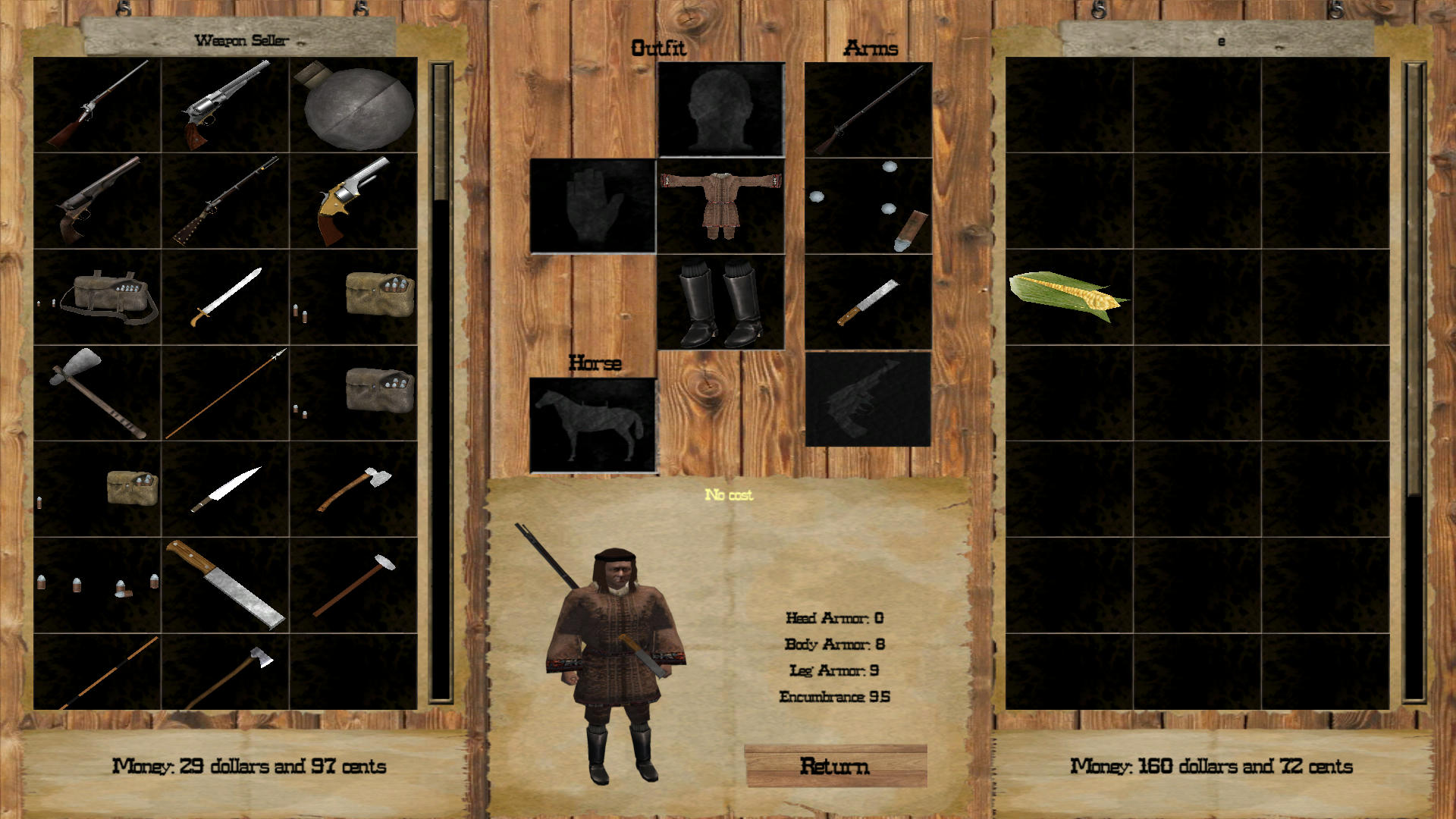Pick the white-bladed knife from the seller
This screenshot has width=1456, height=819.
tap(225, 489)
